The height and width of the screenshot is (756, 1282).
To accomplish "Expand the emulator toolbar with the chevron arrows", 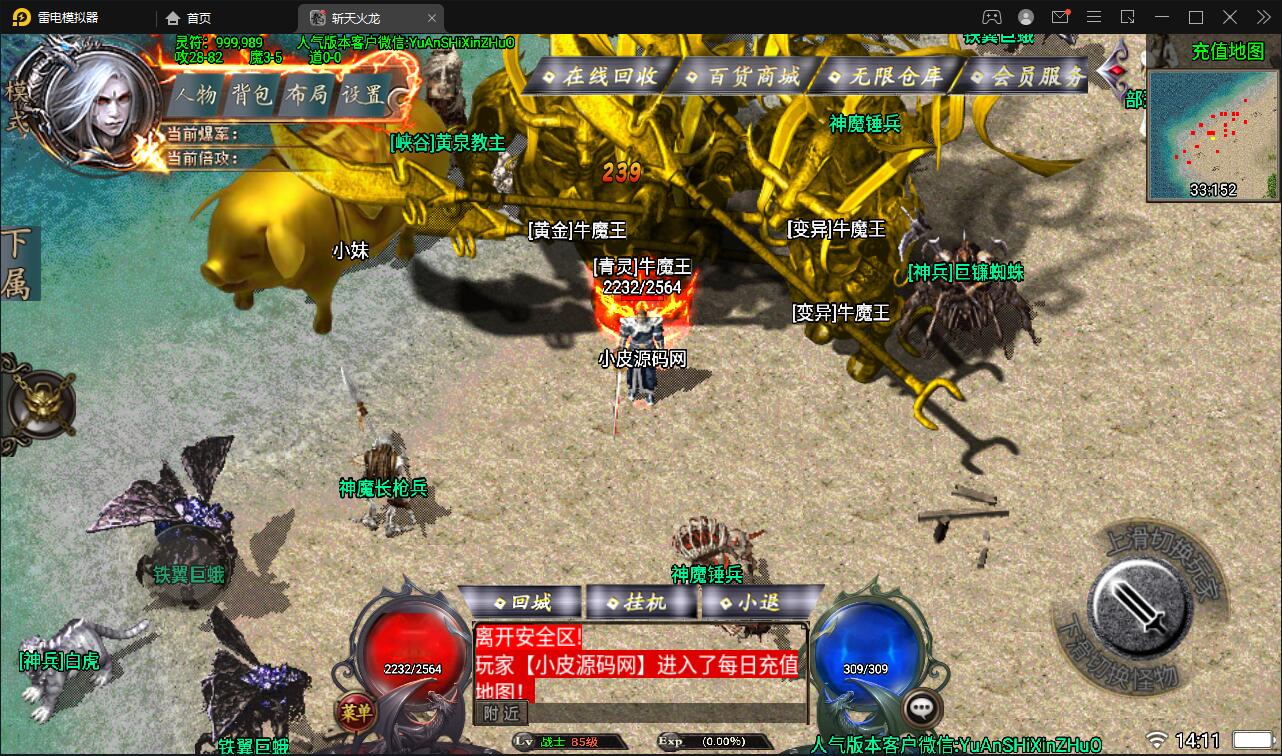I will tap(1262, 17).
